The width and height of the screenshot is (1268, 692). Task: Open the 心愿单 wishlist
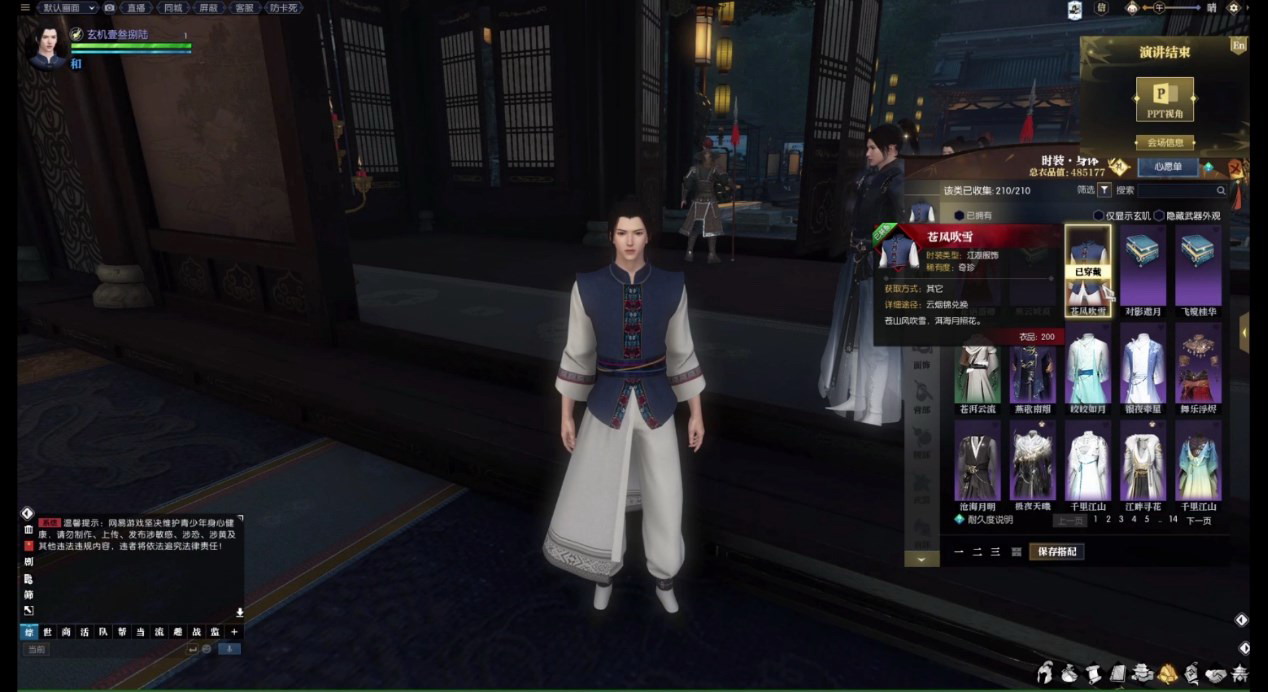[1166, 167]
